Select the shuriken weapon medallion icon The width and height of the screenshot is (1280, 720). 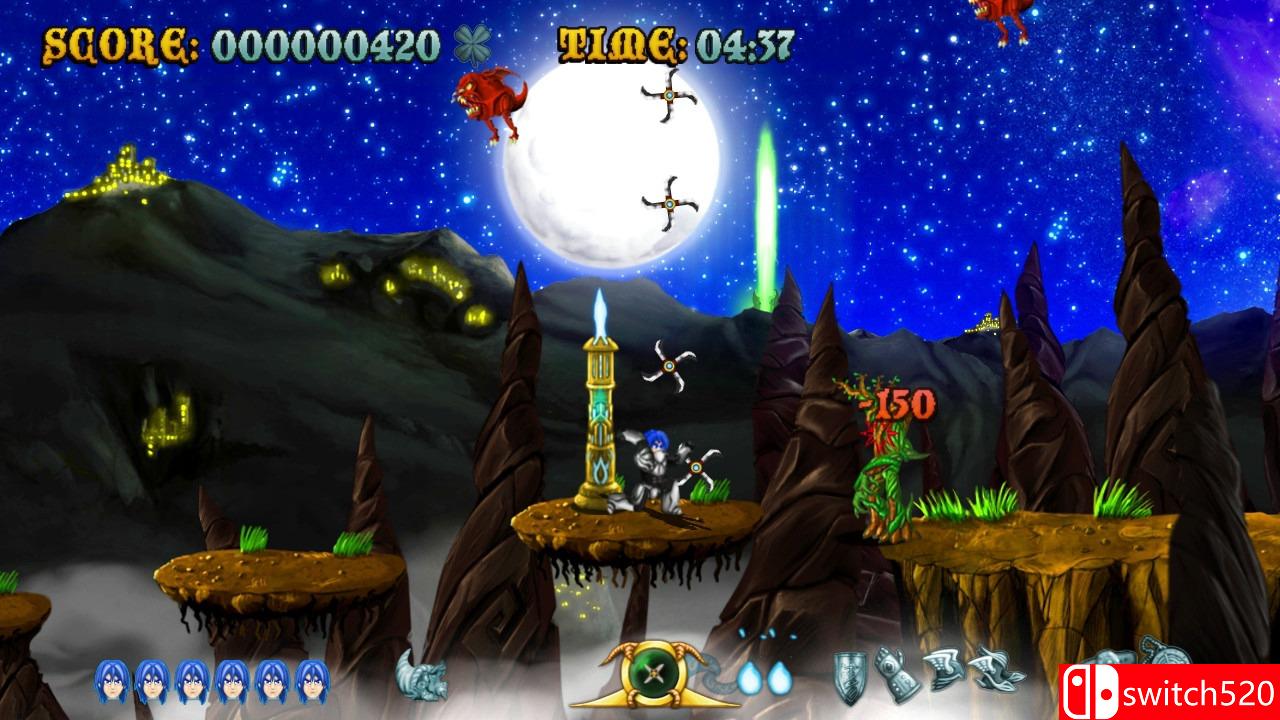[653, 673]
